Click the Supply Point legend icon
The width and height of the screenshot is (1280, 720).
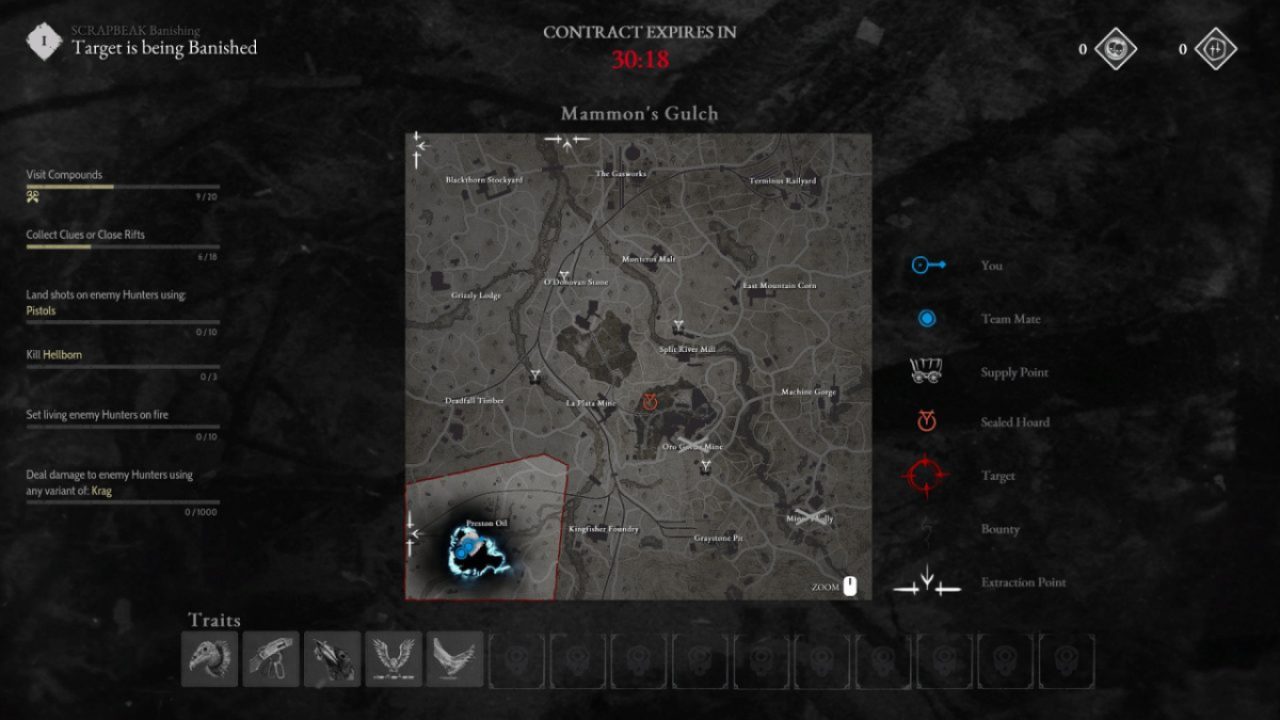pos(925,369)
